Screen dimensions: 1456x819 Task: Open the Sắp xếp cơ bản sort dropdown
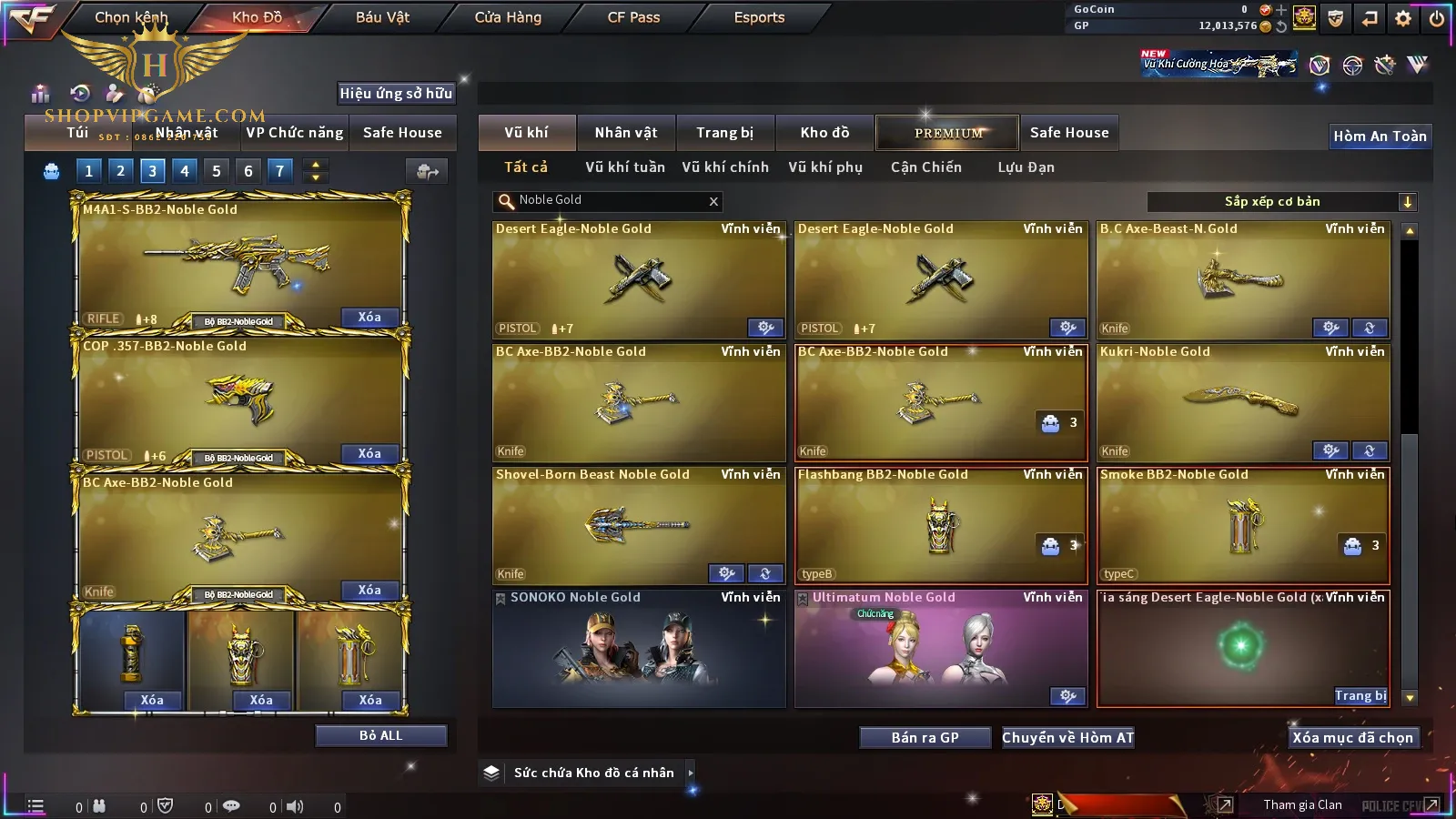point(1407,202)
